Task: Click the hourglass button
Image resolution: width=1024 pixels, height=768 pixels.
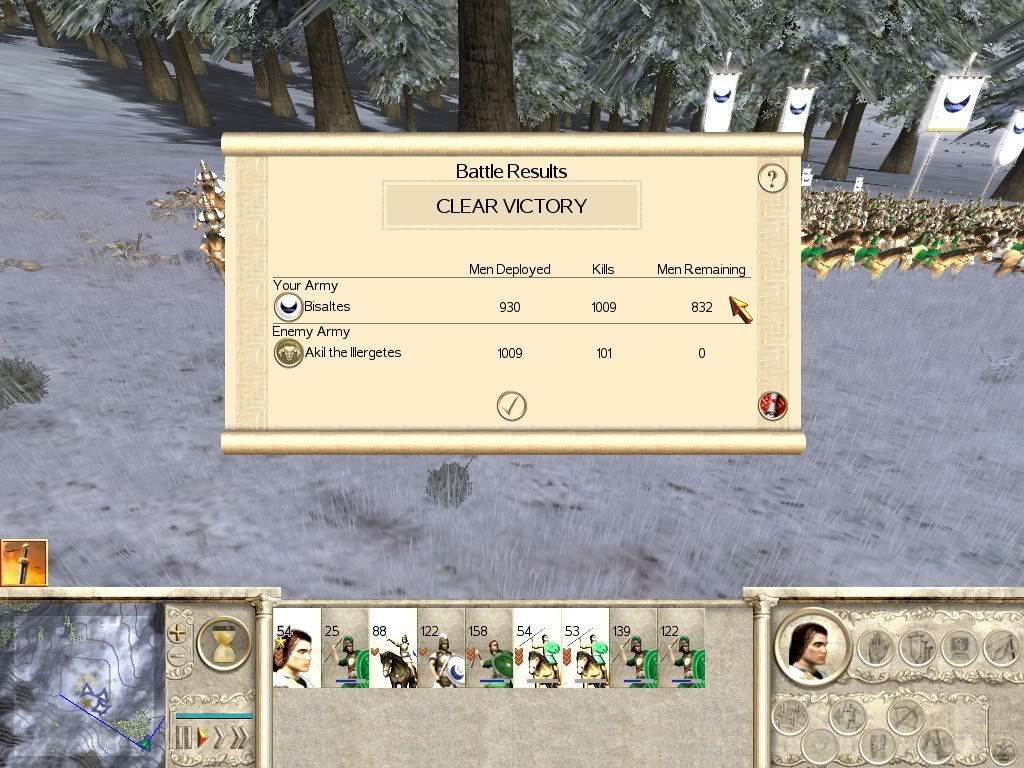Action: [222, 642]
